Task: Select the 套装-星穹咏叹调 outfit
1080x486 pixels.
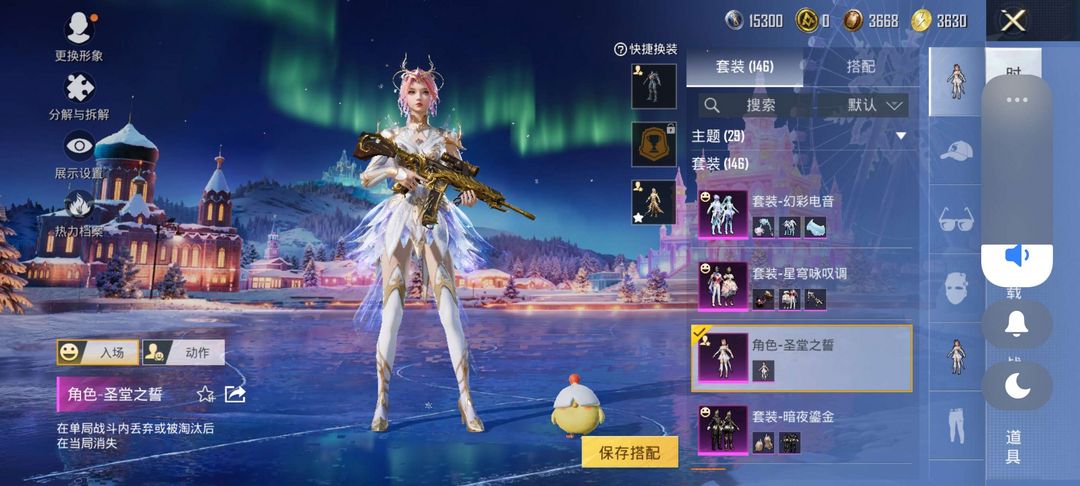Action: coord(800,286)
